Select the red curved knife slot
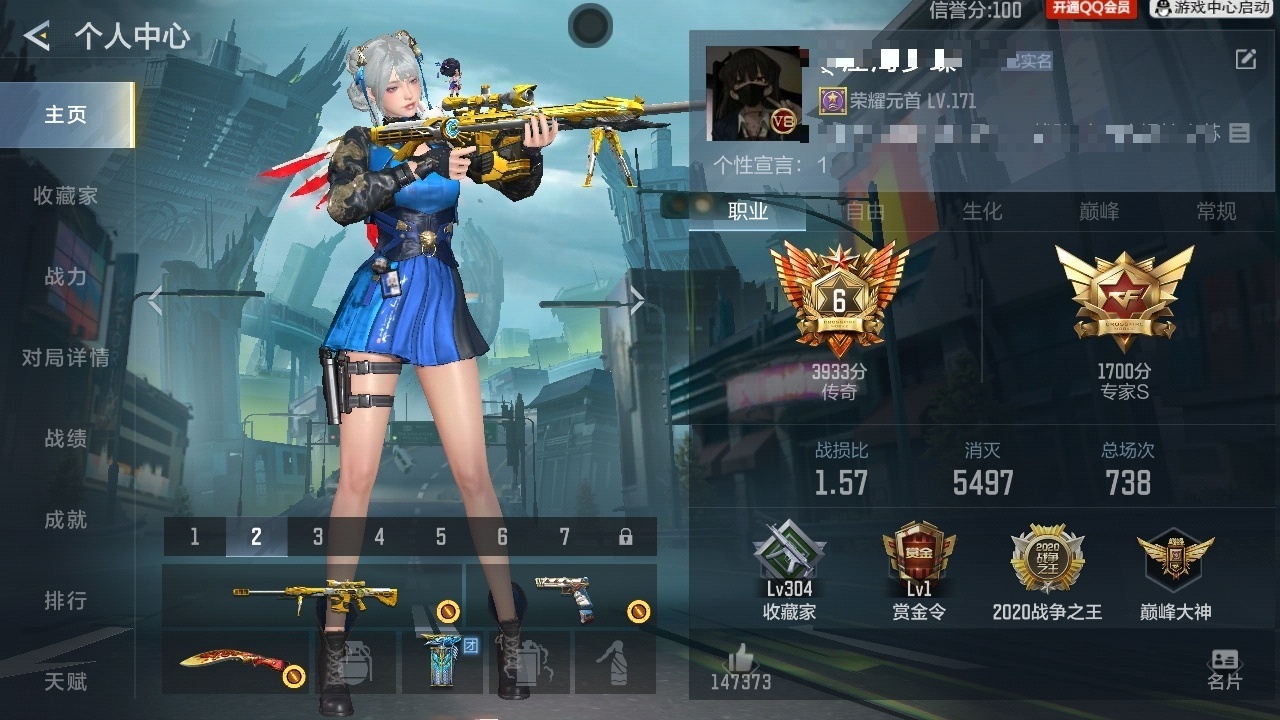Screen dimensions: 1280x720 coord(236,662)
